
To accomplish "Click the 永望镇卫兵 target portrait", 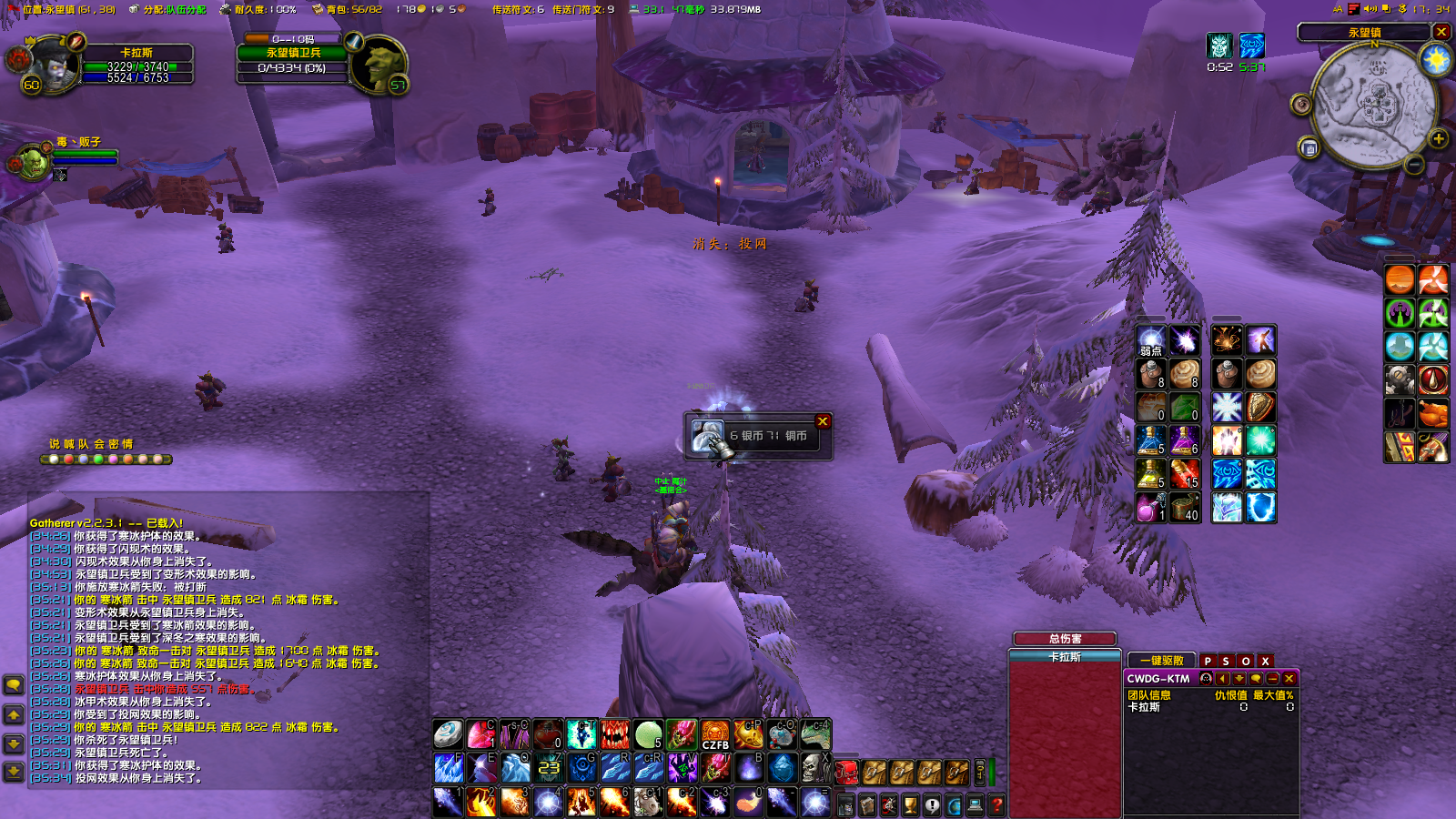I will pos(377,64).
